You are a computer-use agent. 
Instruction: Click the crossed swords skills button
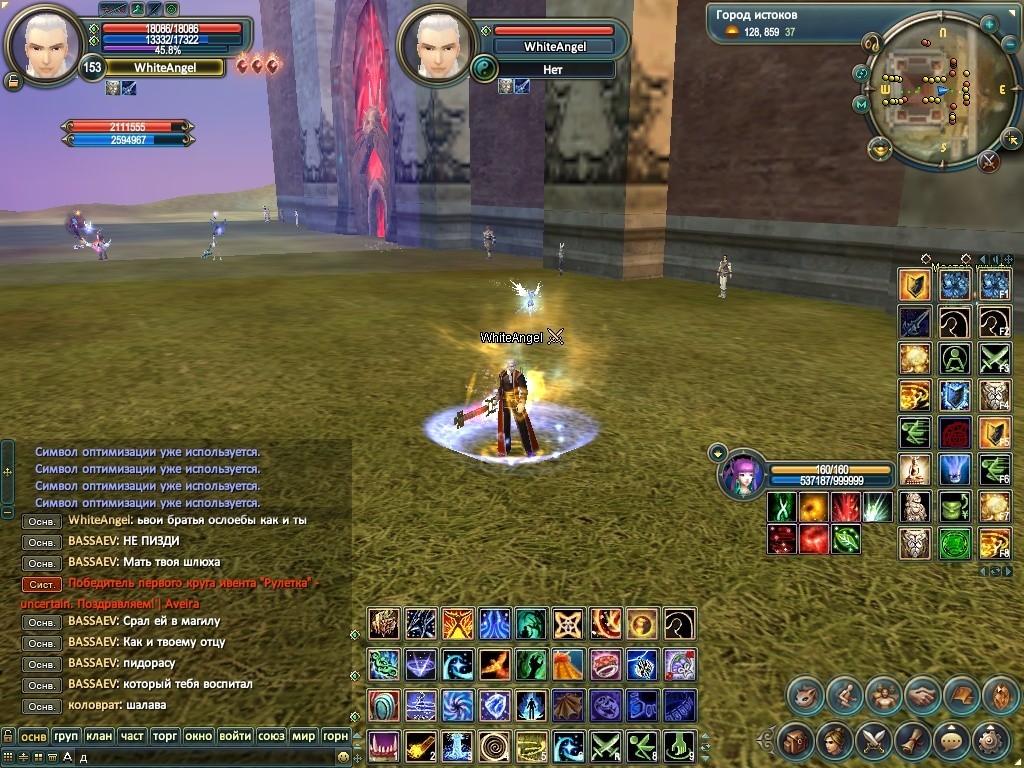[873, 741]
